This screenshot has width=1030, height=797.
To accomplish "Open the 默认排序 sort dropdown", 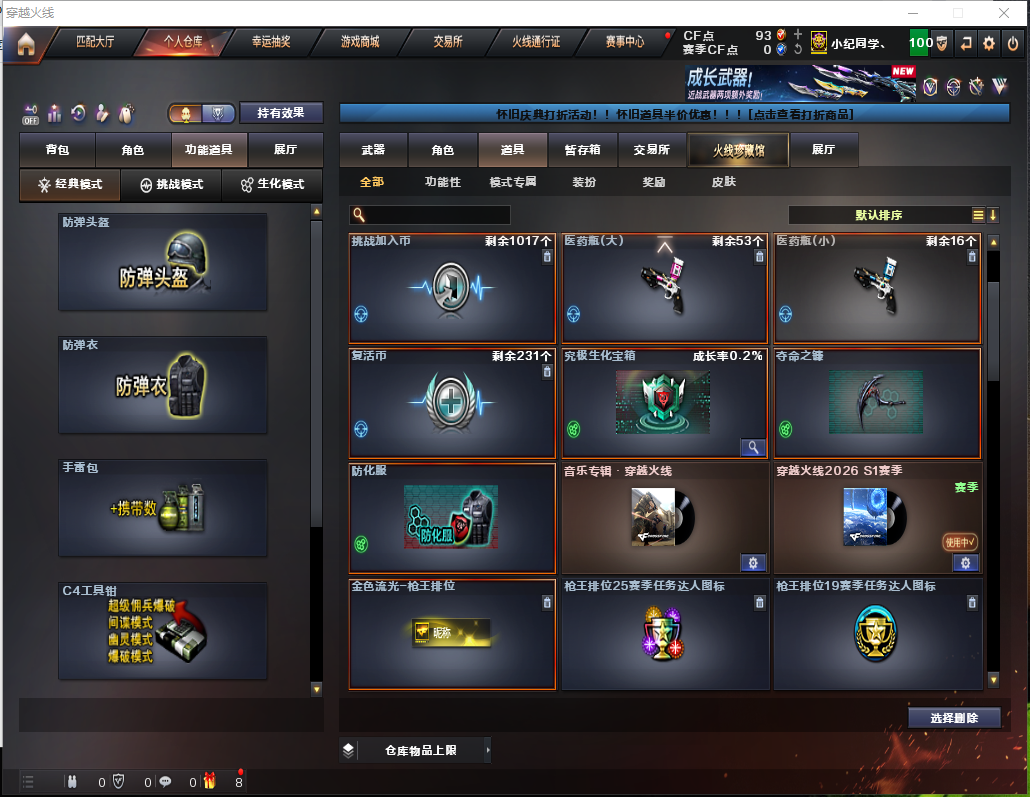I will [880, 215].
